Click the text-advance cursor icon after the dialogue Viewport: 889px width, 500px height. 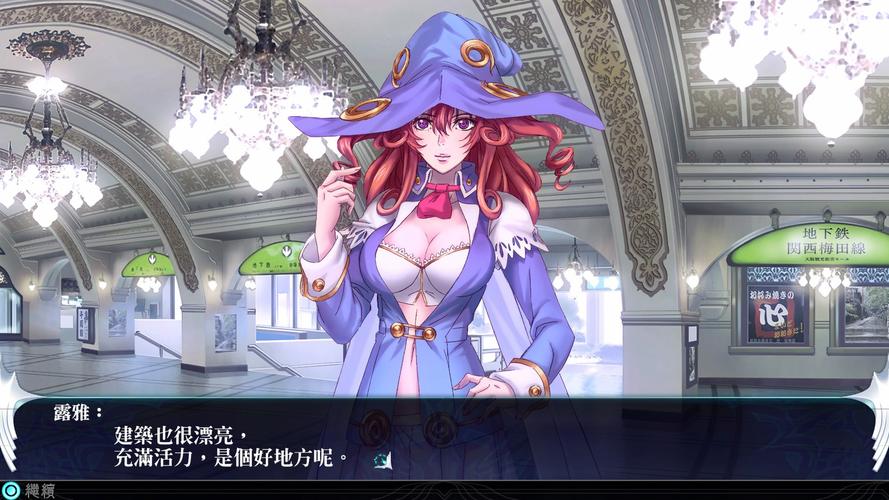click(382, 459)
